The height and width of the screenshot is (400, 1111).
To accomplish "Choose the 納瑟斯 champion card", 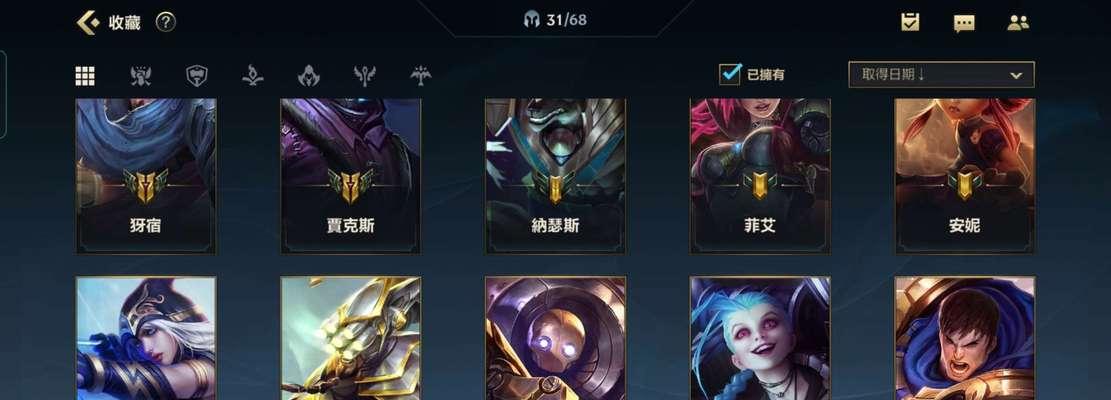I will tap(555, 175).
